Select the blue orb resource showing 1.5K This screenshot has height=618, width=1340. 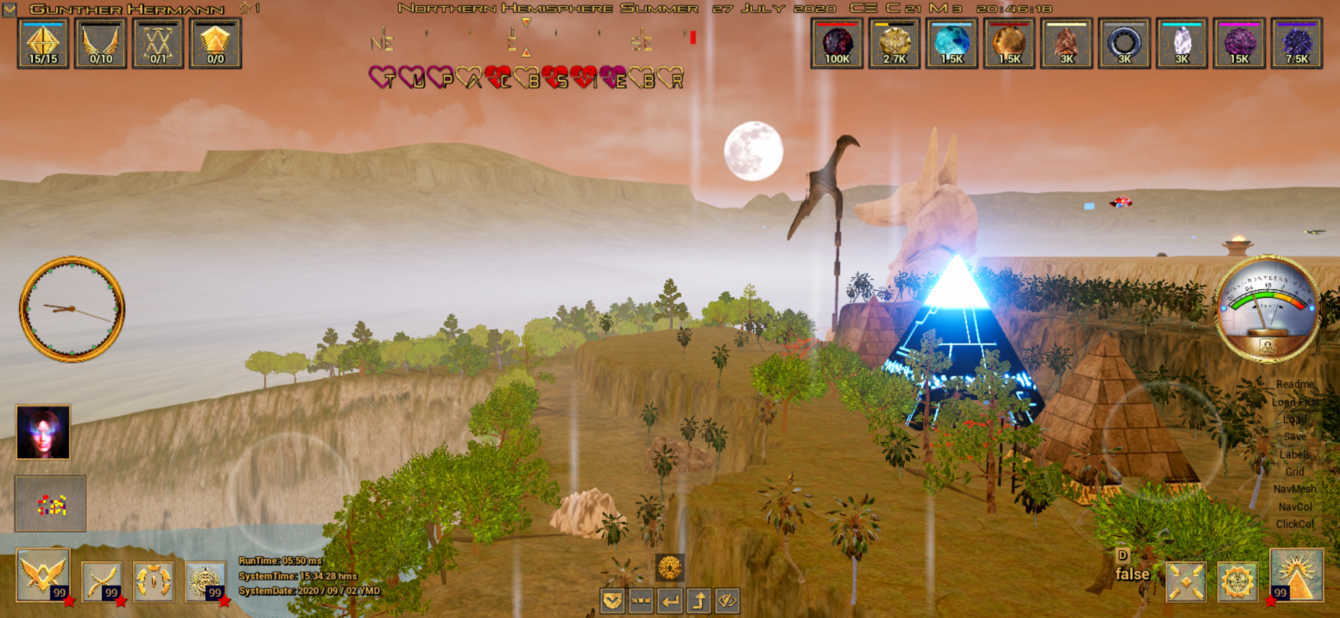(952, 43)
